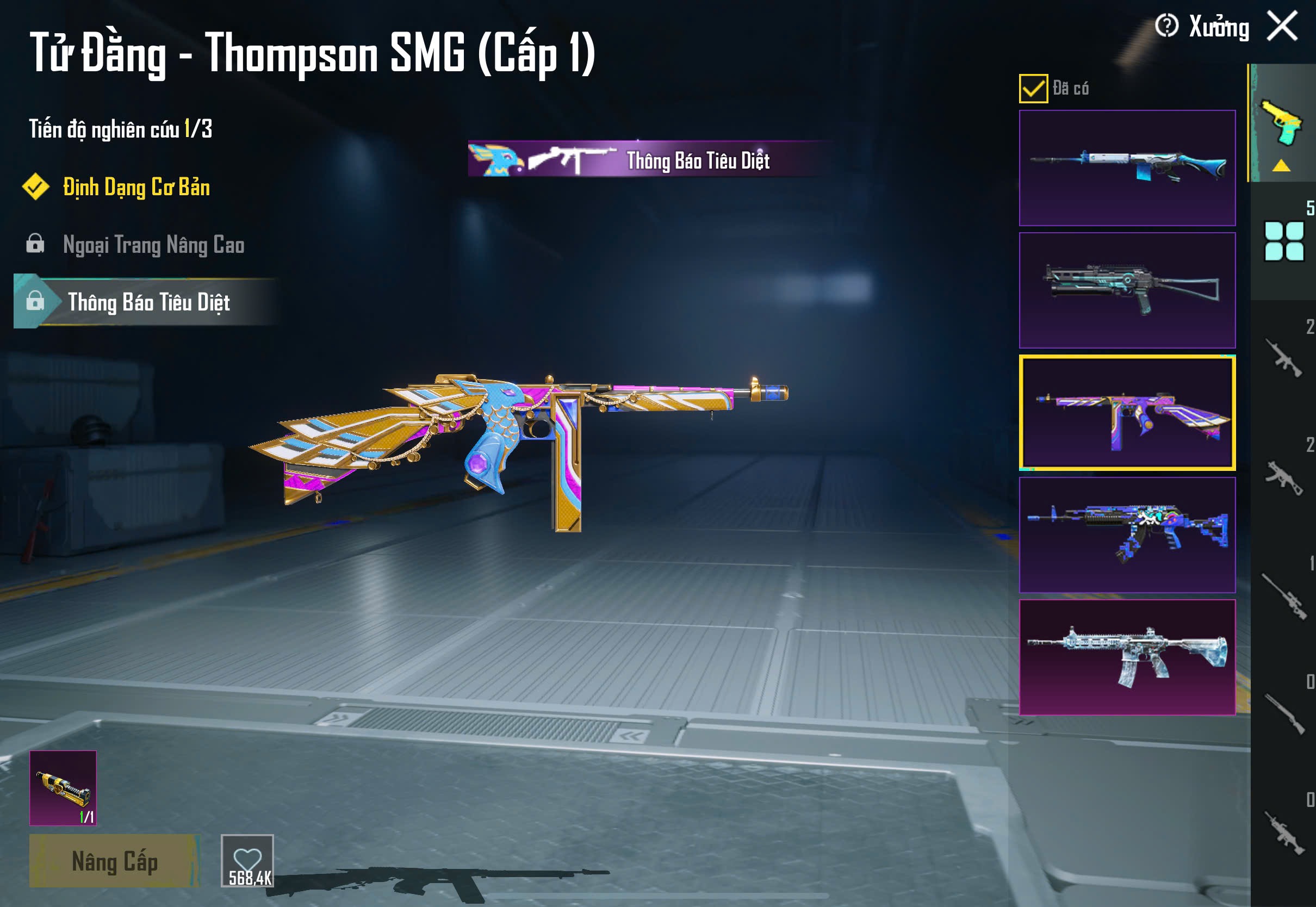The height and width of the screenshot is (907, 1316).
Task: Tap the Nâng Cấp upgrade button
Action: (x=114, y=861)
